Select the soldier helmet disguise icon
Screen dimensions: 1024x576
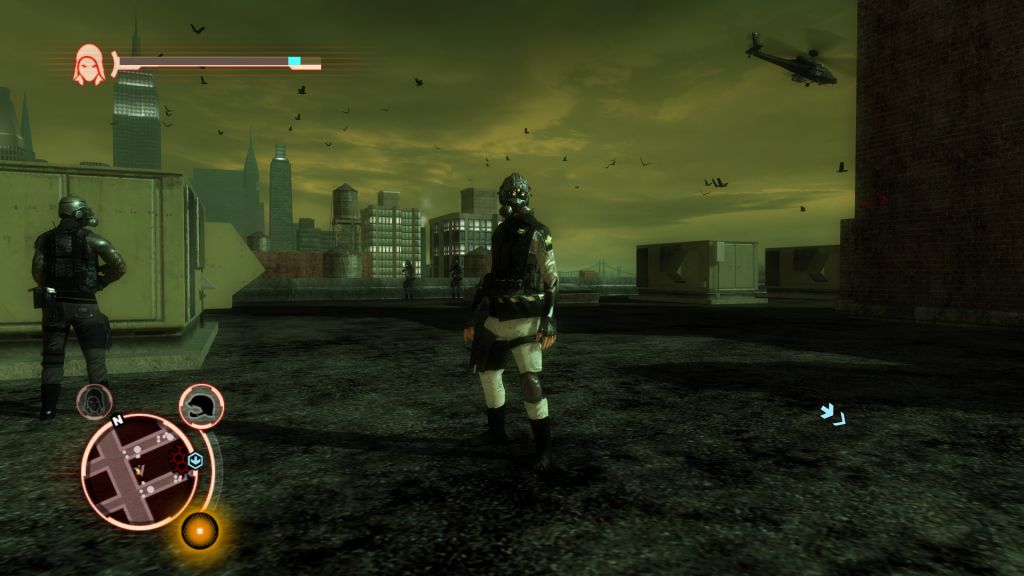coord(201,405)
